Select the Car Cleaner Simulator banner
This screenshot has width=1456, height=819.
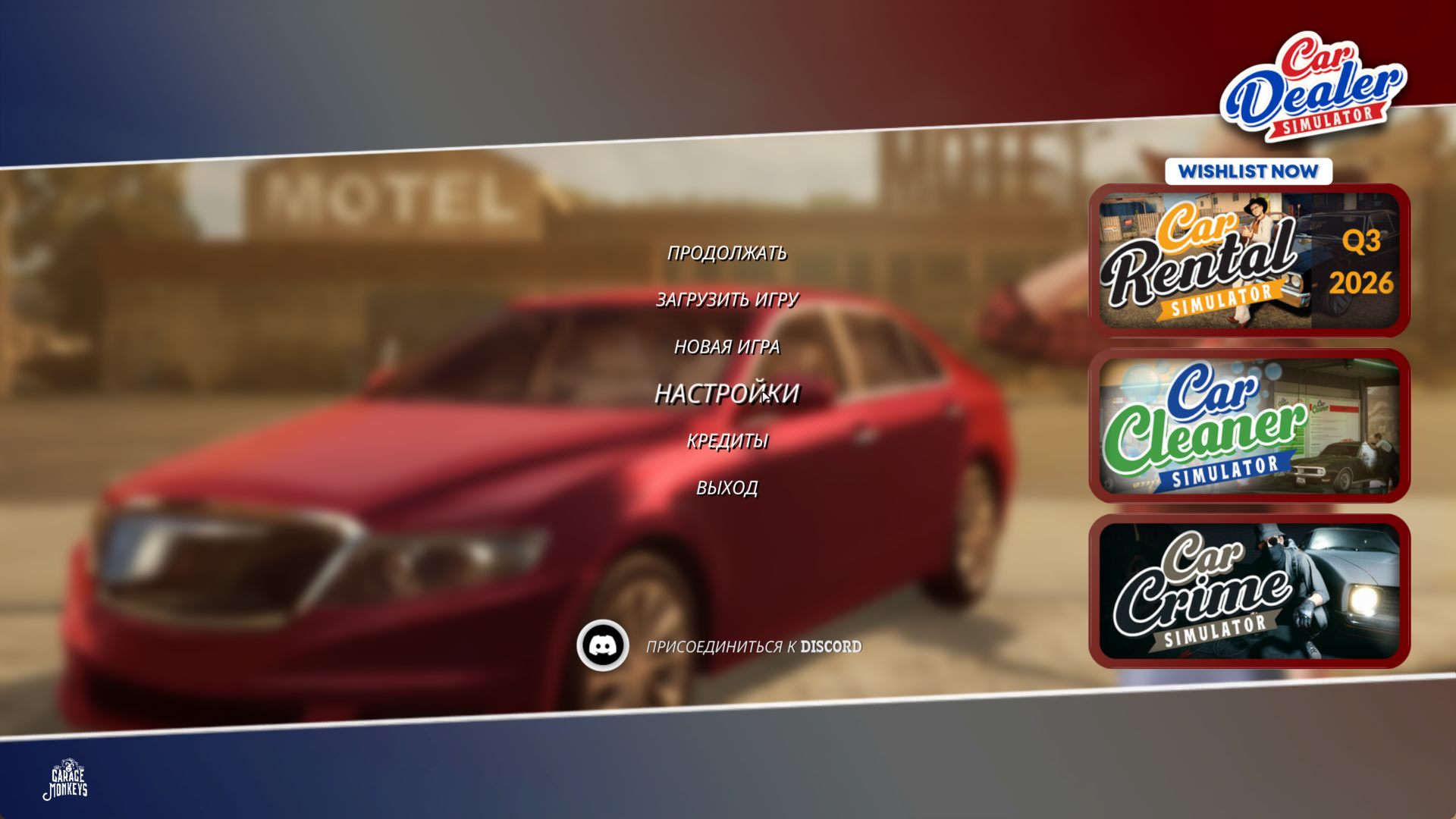coord(1249,425)
